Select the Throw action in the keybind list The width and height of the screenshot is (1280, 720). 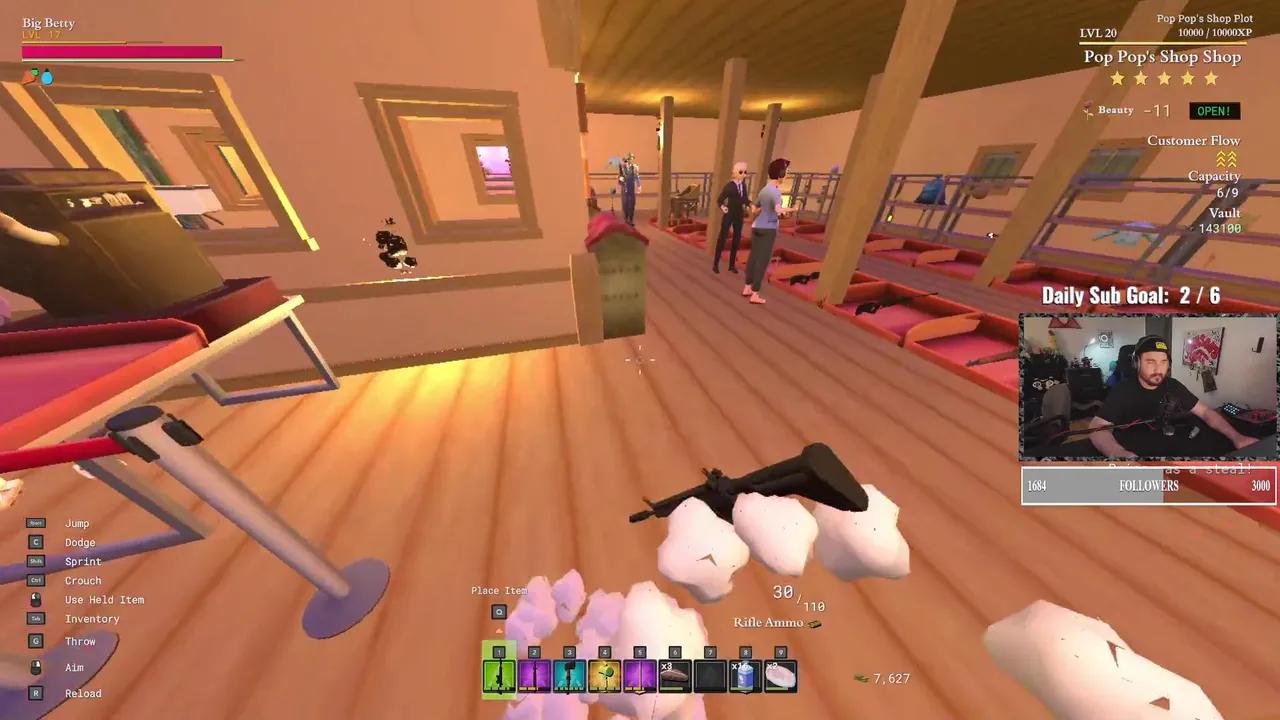tap(80, 640)
